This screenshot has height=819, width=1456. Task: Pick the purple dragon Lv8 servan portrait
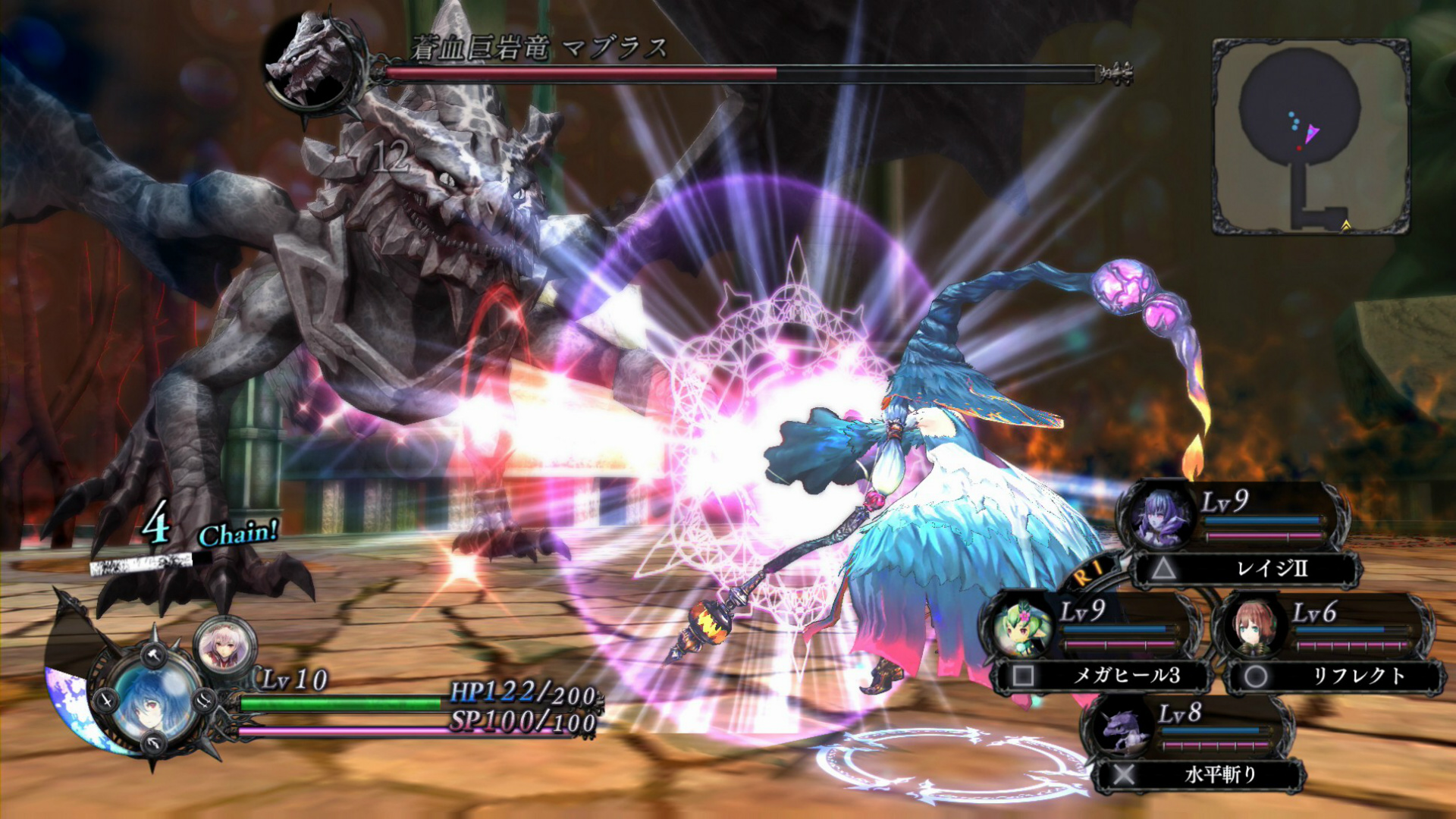coord(1122,730)
